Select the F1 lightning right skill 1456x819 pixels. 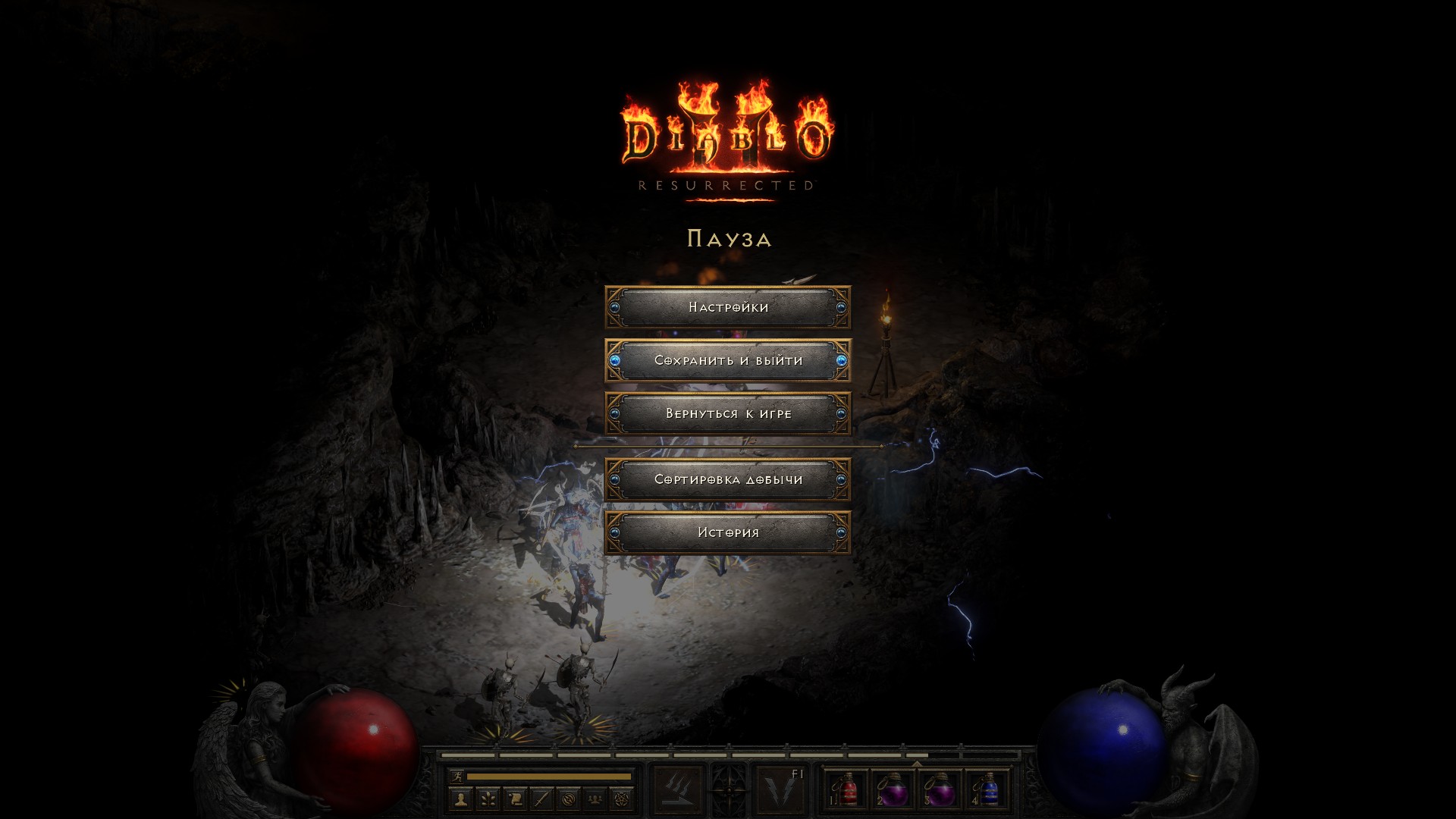pos(780,790)
